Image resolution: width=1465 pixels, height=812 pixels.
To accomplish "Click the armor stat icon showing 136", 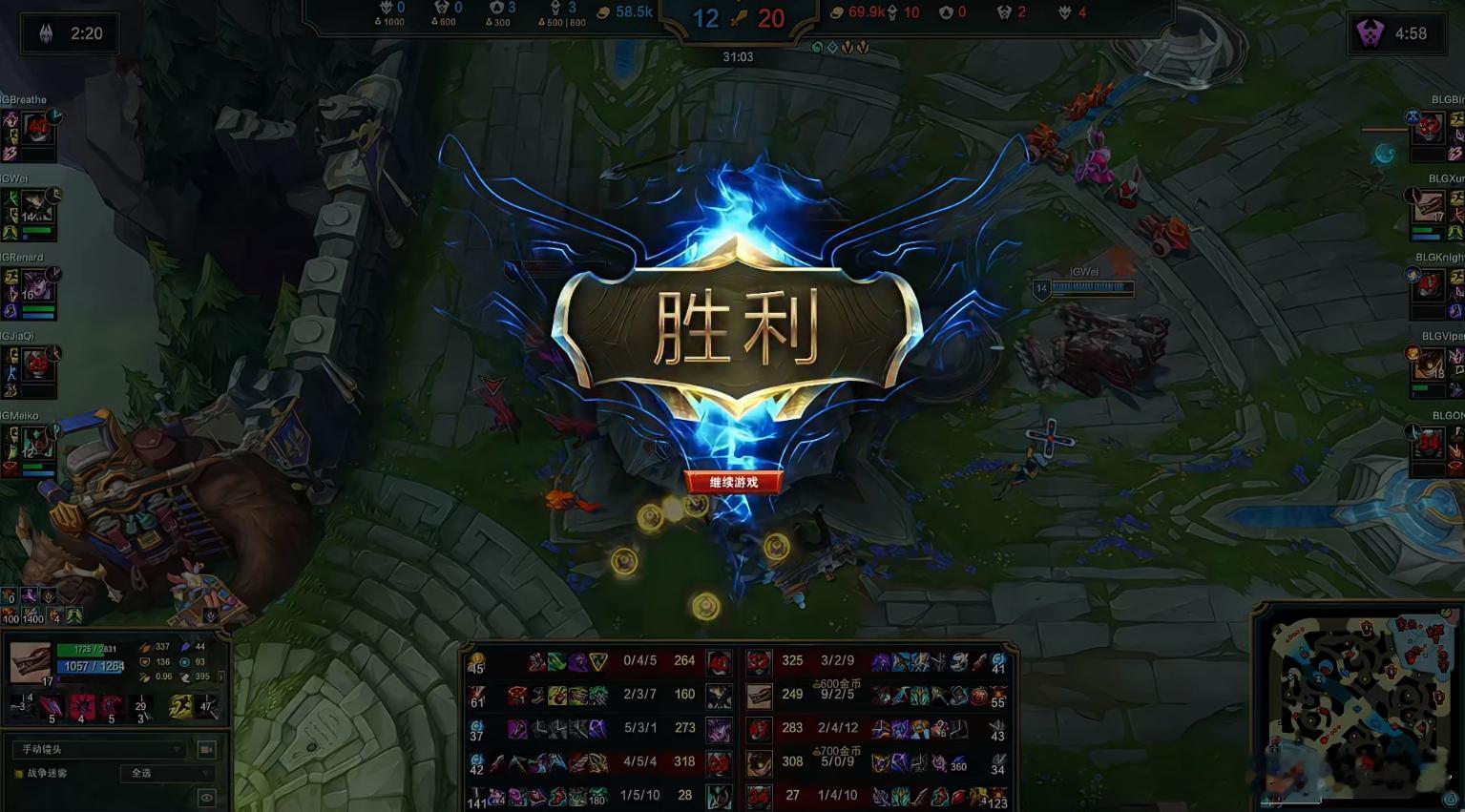I will pos(143,661).
